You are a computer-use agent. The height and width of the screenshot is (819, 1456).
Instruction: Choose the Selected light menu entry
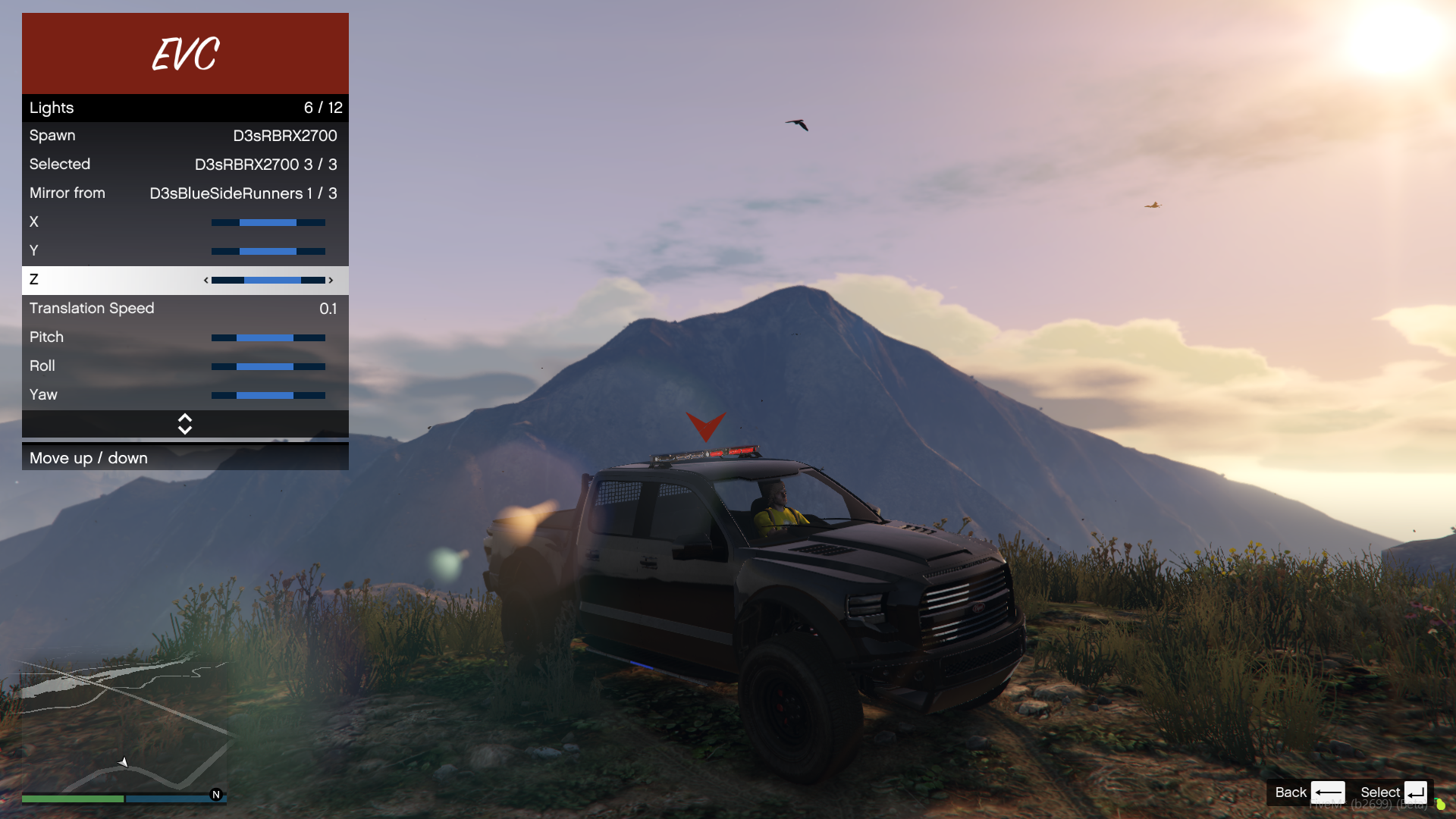185,165
